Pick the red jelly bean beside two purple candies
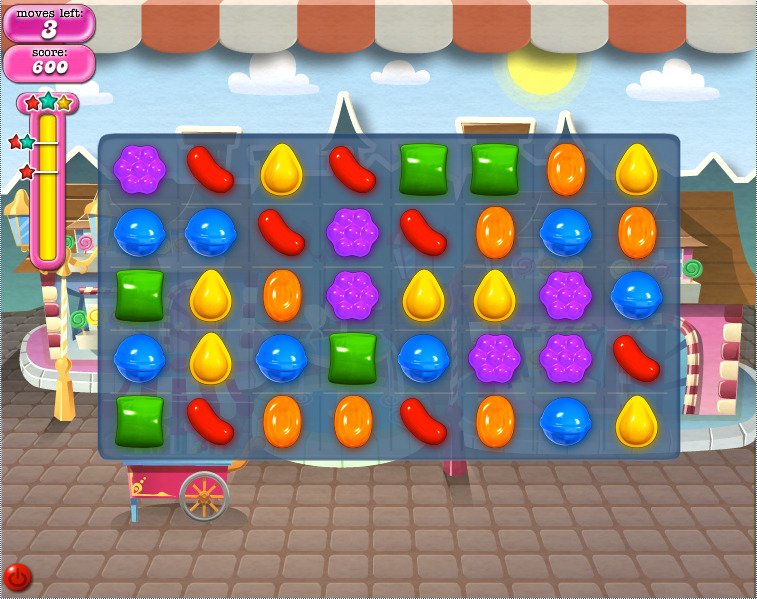757x599 pixels. (x=637, y=358)
